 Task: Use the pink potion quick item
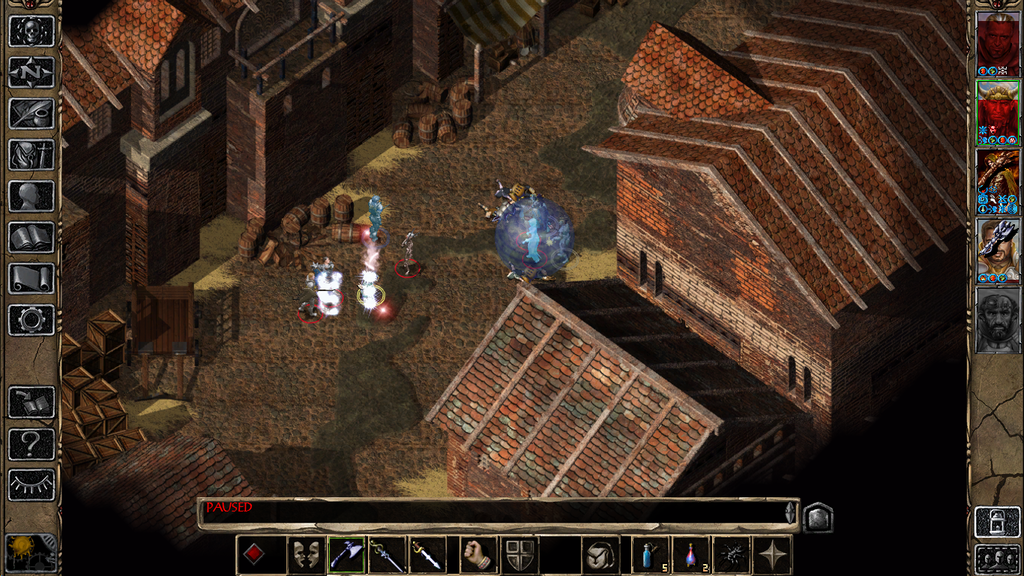[690, 554]
